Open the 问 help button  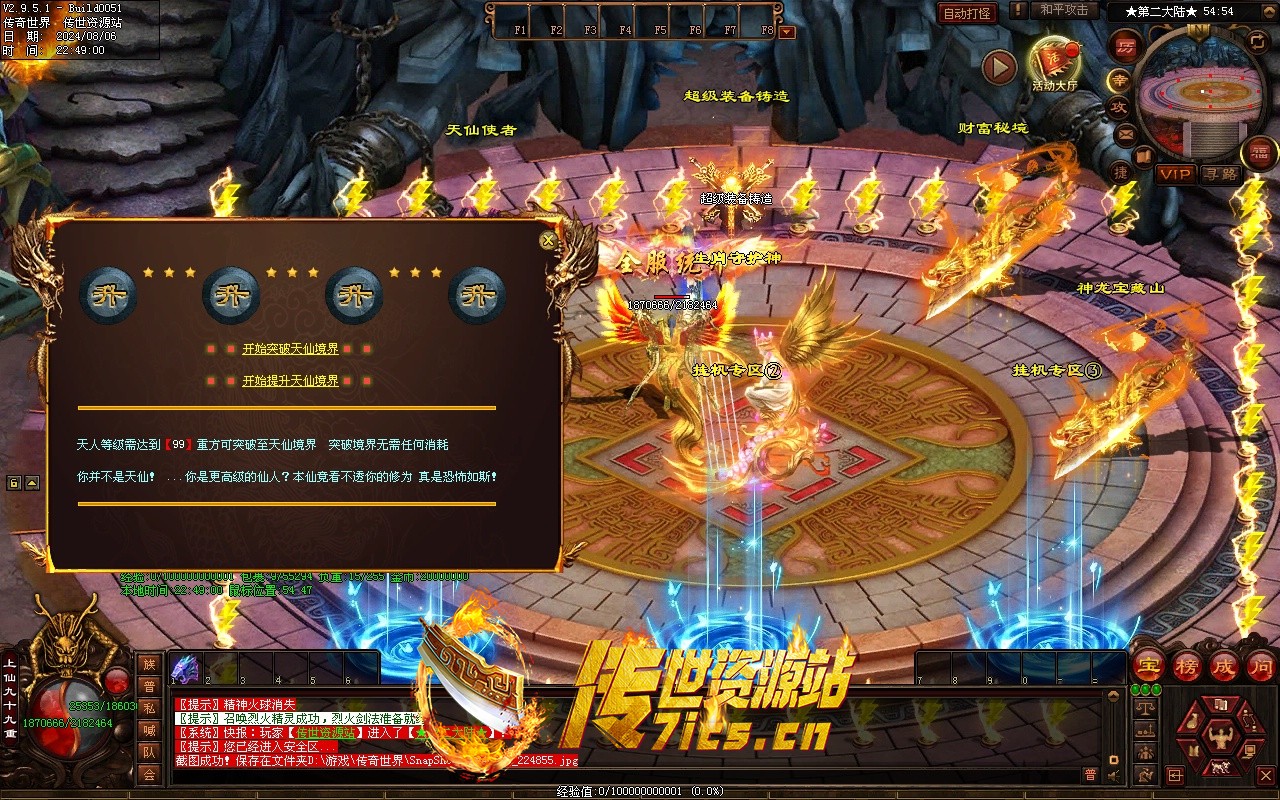pyautogui.click(x=1261, y=665)
